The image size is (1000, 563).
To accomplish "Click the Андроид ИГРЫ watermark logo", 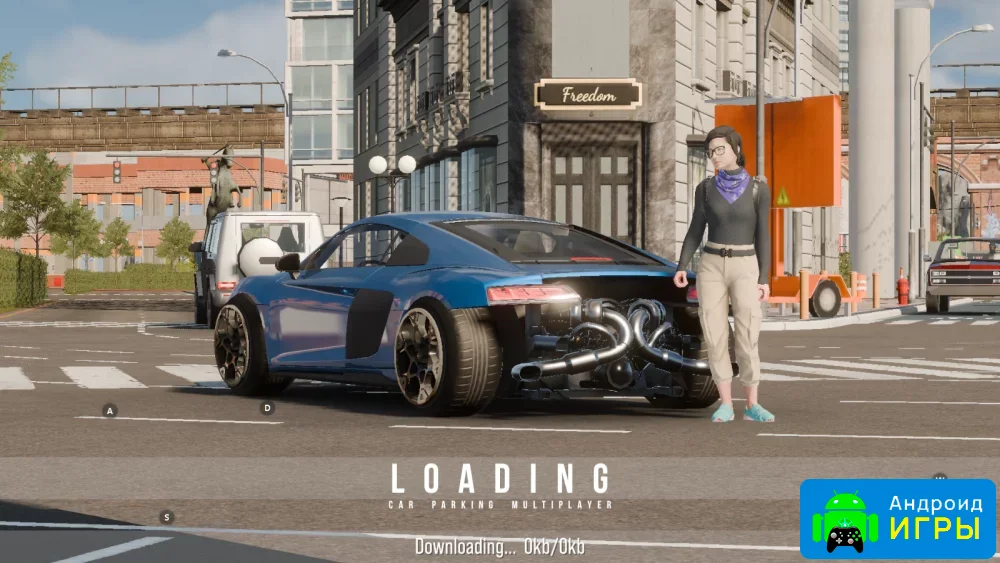I will pyautogui.click(x=897, y=518).
